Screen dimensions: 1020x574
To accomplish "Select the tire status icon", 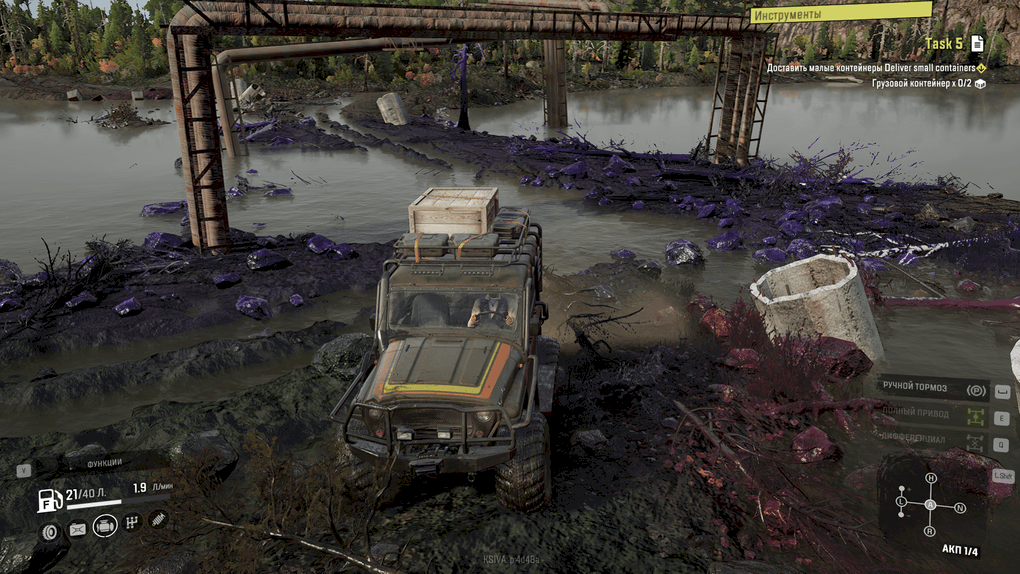I will 50,531.
